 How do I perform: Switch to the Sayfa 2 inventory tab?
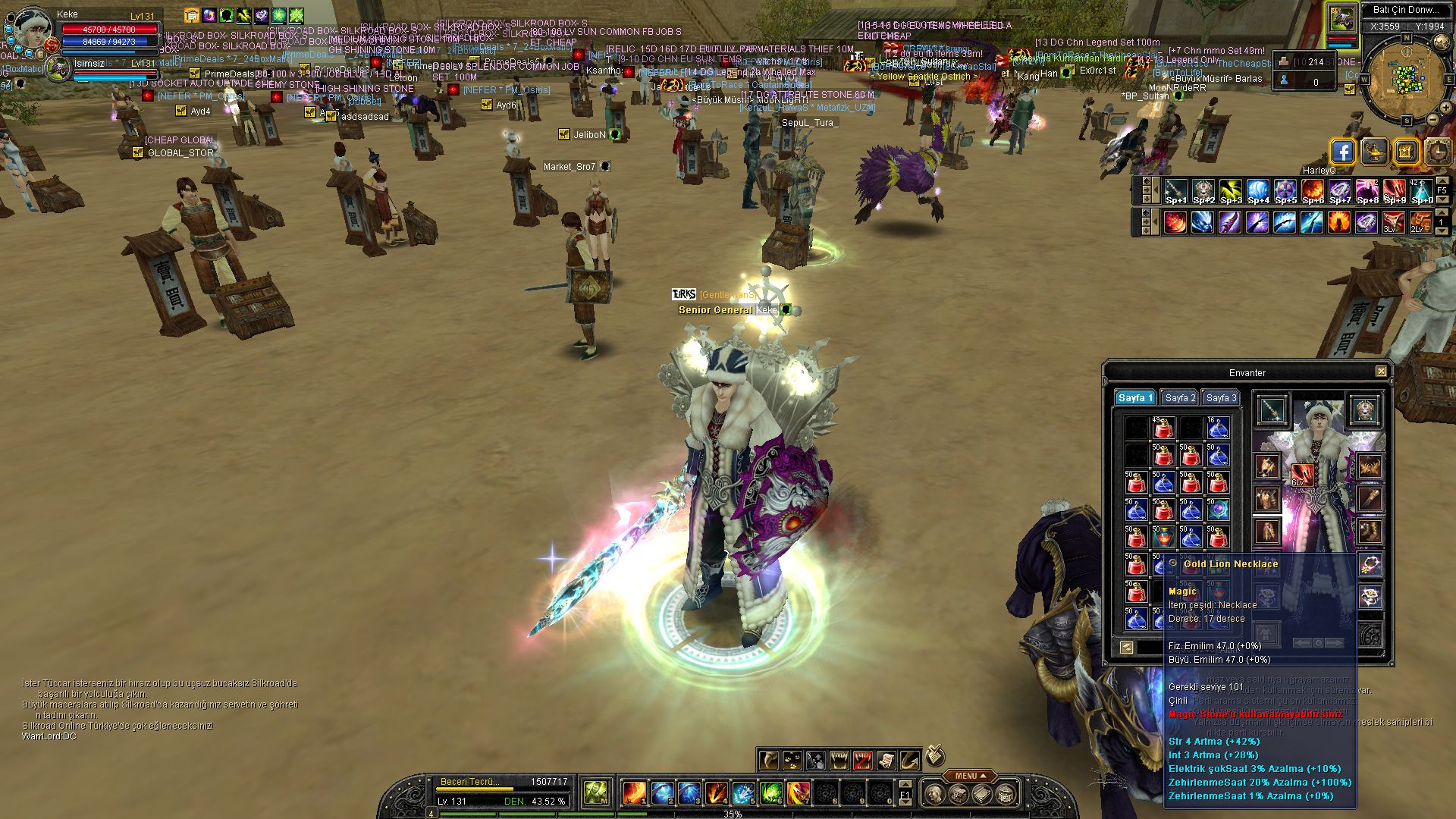coord(1180,398)
